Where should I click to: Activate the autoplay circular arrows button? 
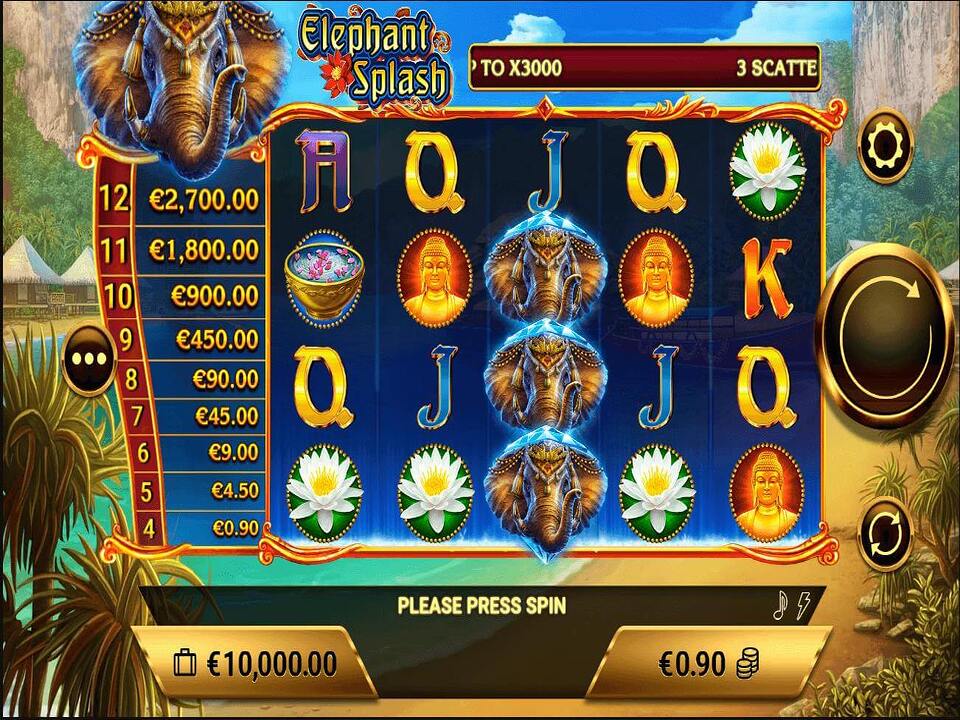885,533
